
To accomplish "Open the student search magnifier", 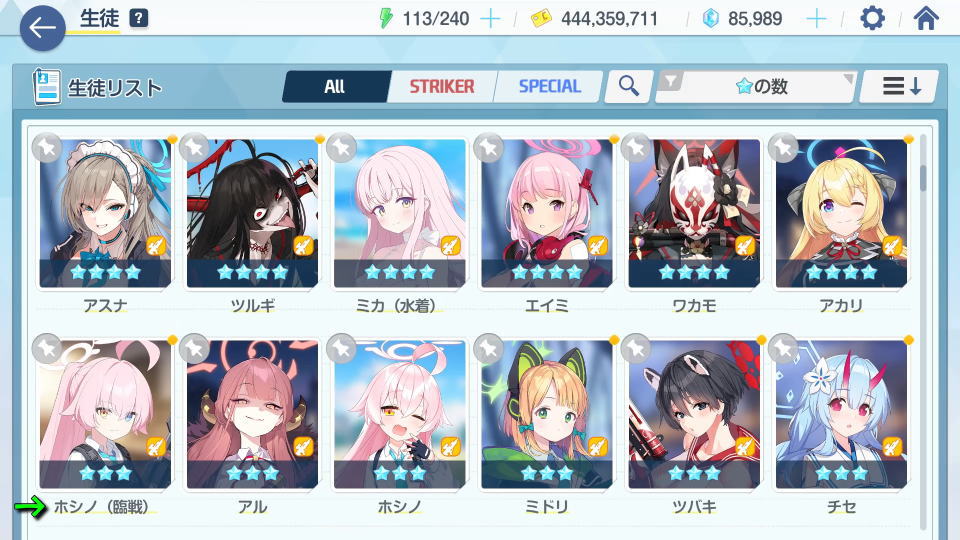I will click(628, 87).
